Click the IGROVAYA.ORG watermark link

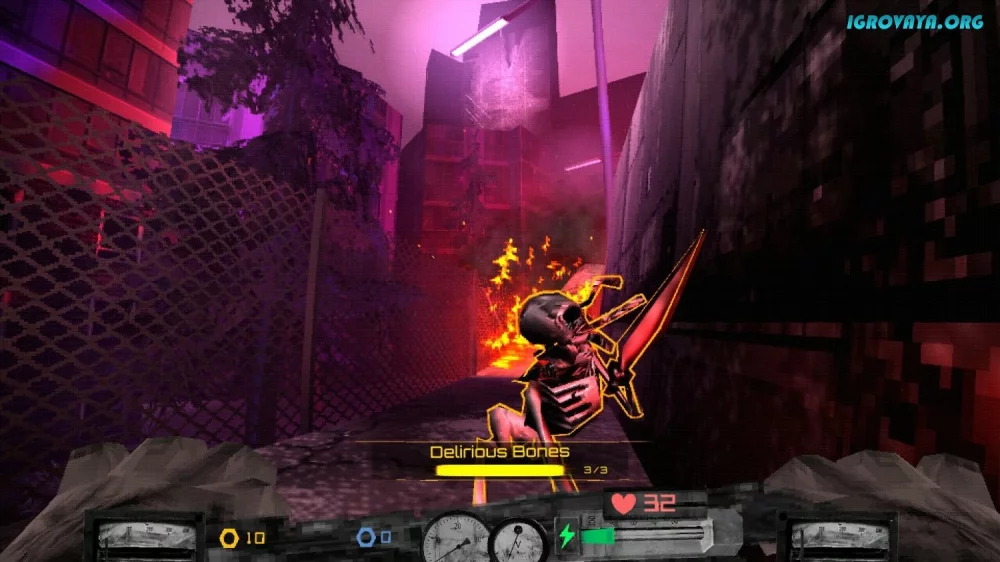click(x=915, y=21)
